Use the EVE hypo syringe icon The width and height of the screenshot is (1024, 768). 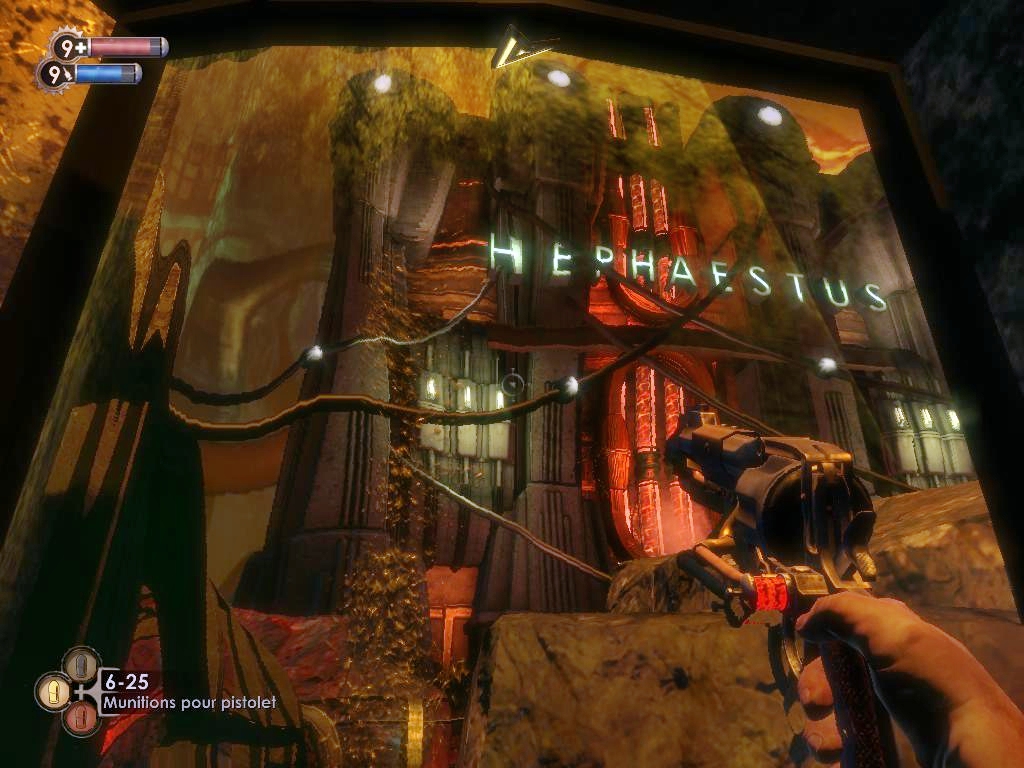(55, 74)
